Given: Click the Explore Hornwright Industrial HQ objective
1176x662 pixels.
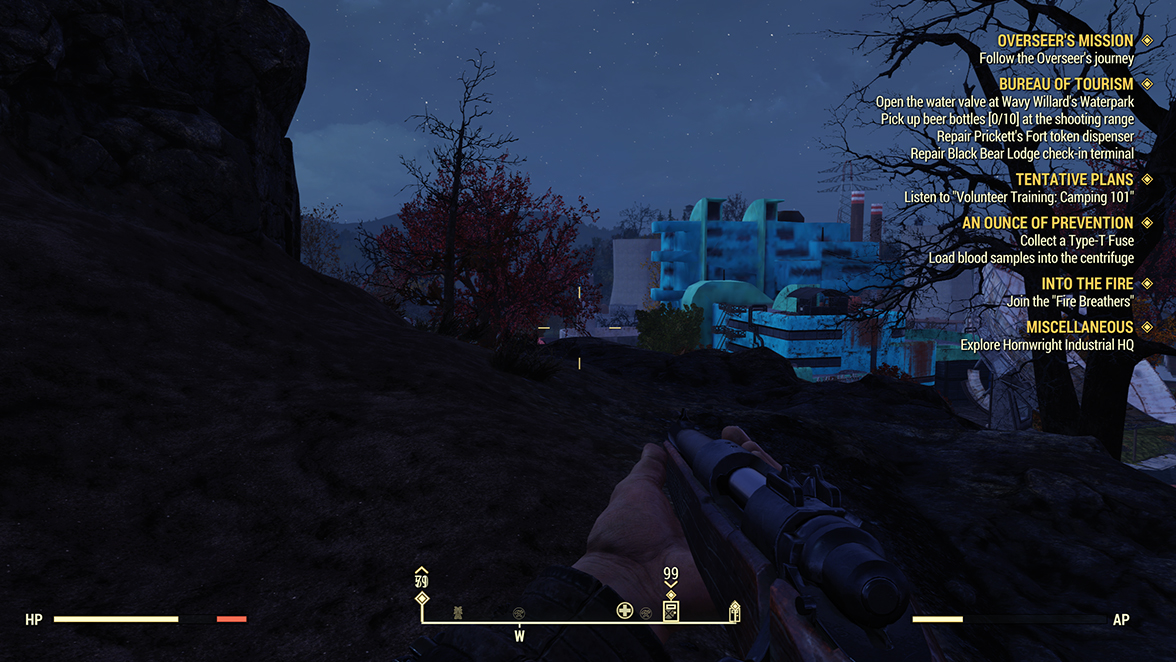Looking at the screenshot, I should (x=1046, y=345).
